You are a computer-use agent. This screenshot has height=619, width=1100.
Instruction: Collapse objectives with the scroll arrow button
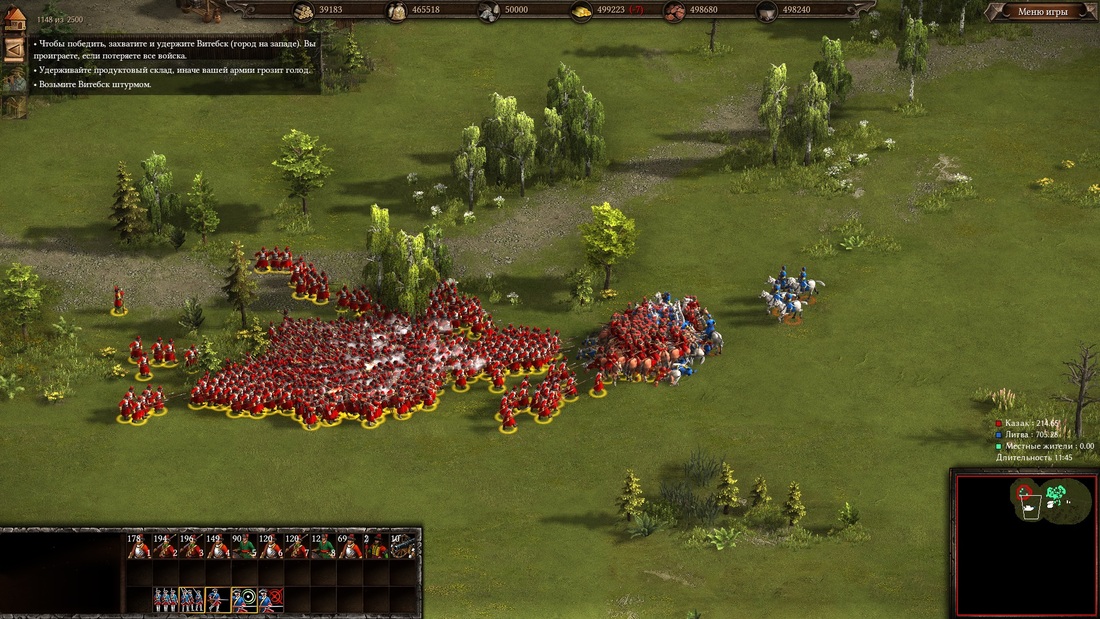(x=14, y=48)
